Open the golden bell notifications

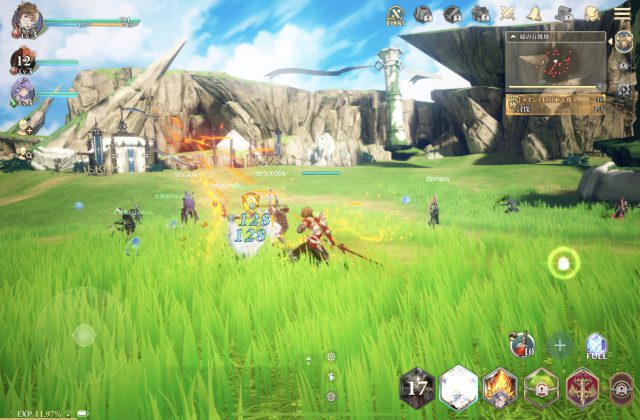[536, 14]
